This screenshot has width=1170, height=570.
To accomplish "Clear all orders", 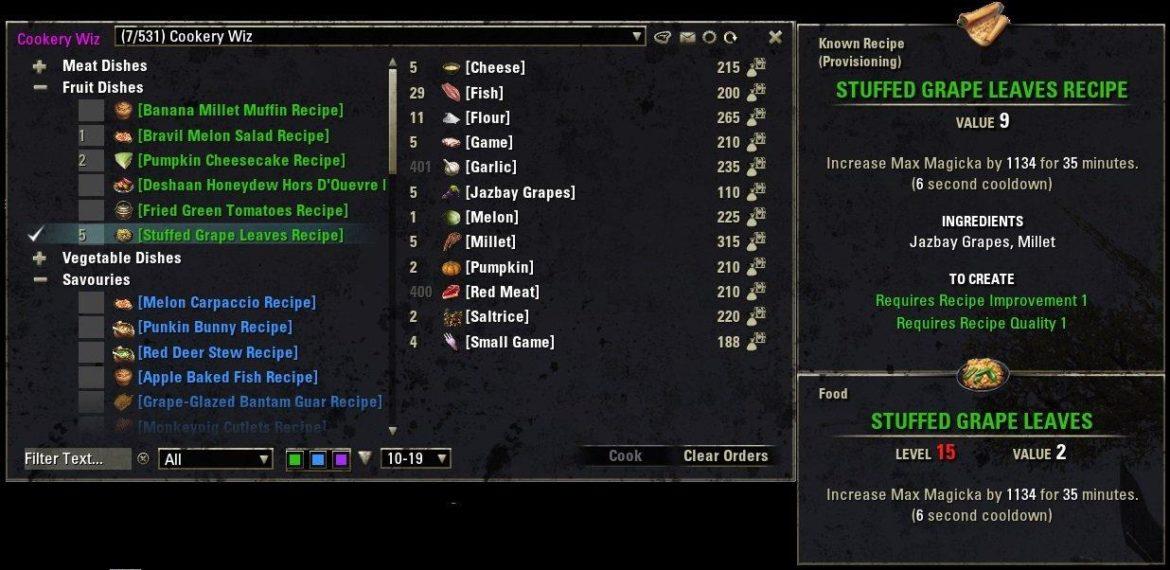I will coord(725,456).
